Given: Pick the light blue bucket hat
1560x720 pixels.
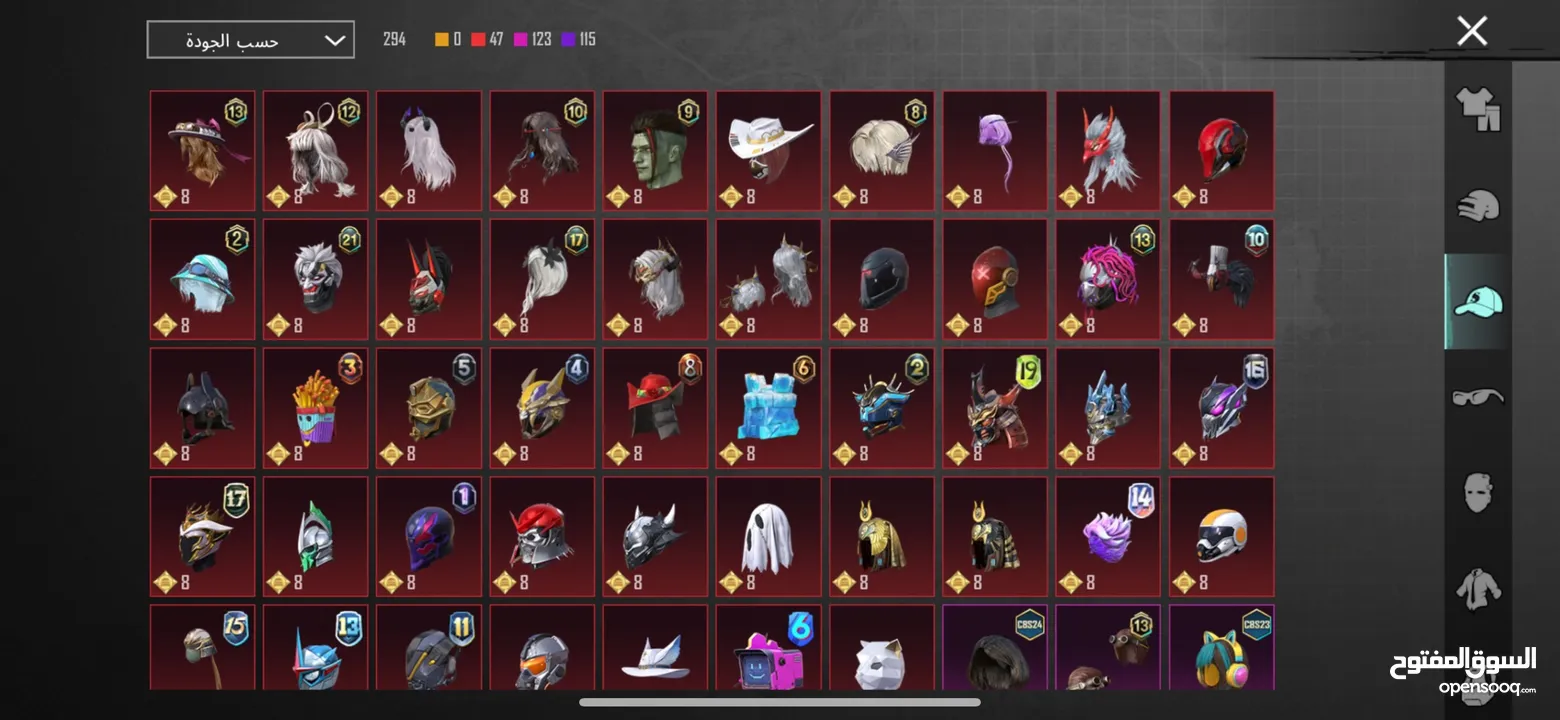Looking at the screenshot, I should point(202,279).
